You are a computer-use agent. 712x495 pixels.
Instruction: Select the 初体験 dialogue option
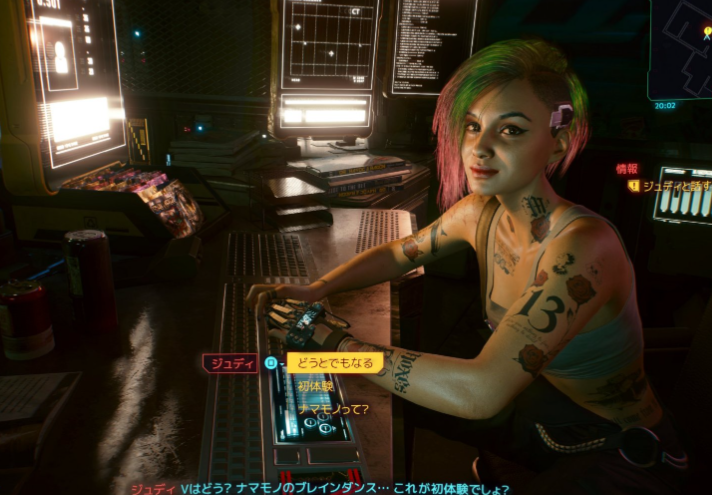(x=318, y=386)
